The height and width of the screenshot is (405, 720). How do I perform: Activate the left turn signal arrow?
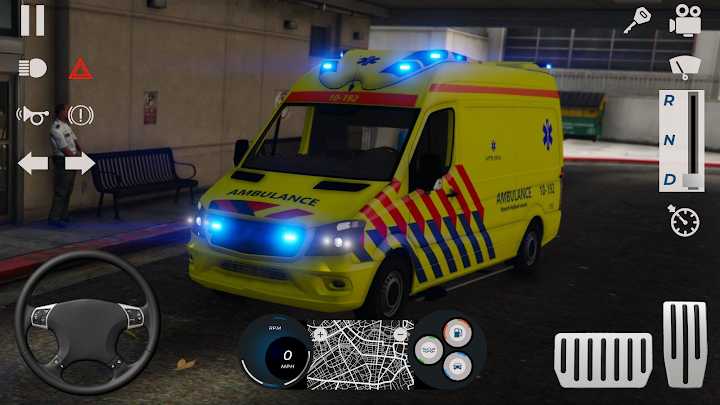[32, 163]
